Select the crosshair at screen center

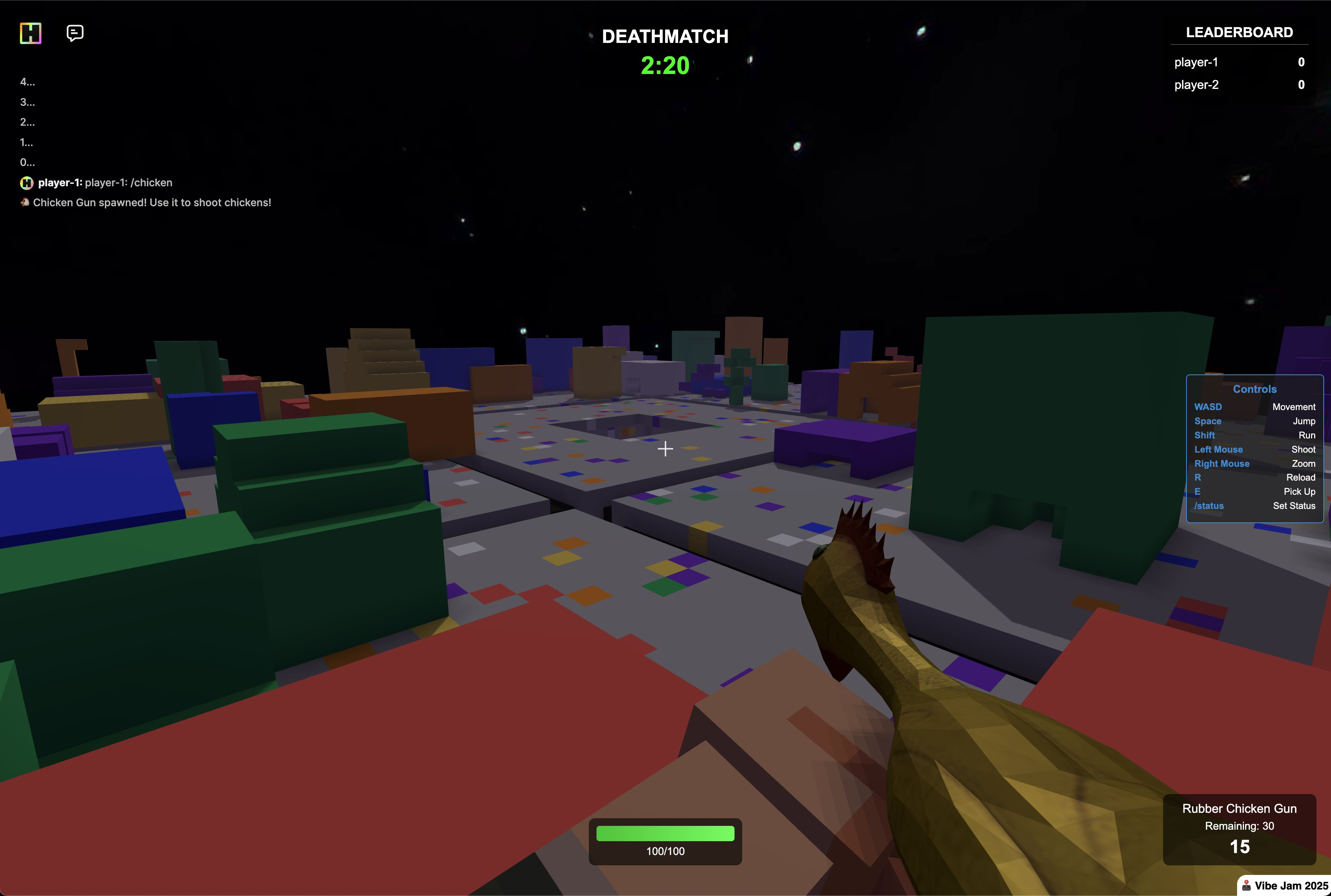[665, 449]
